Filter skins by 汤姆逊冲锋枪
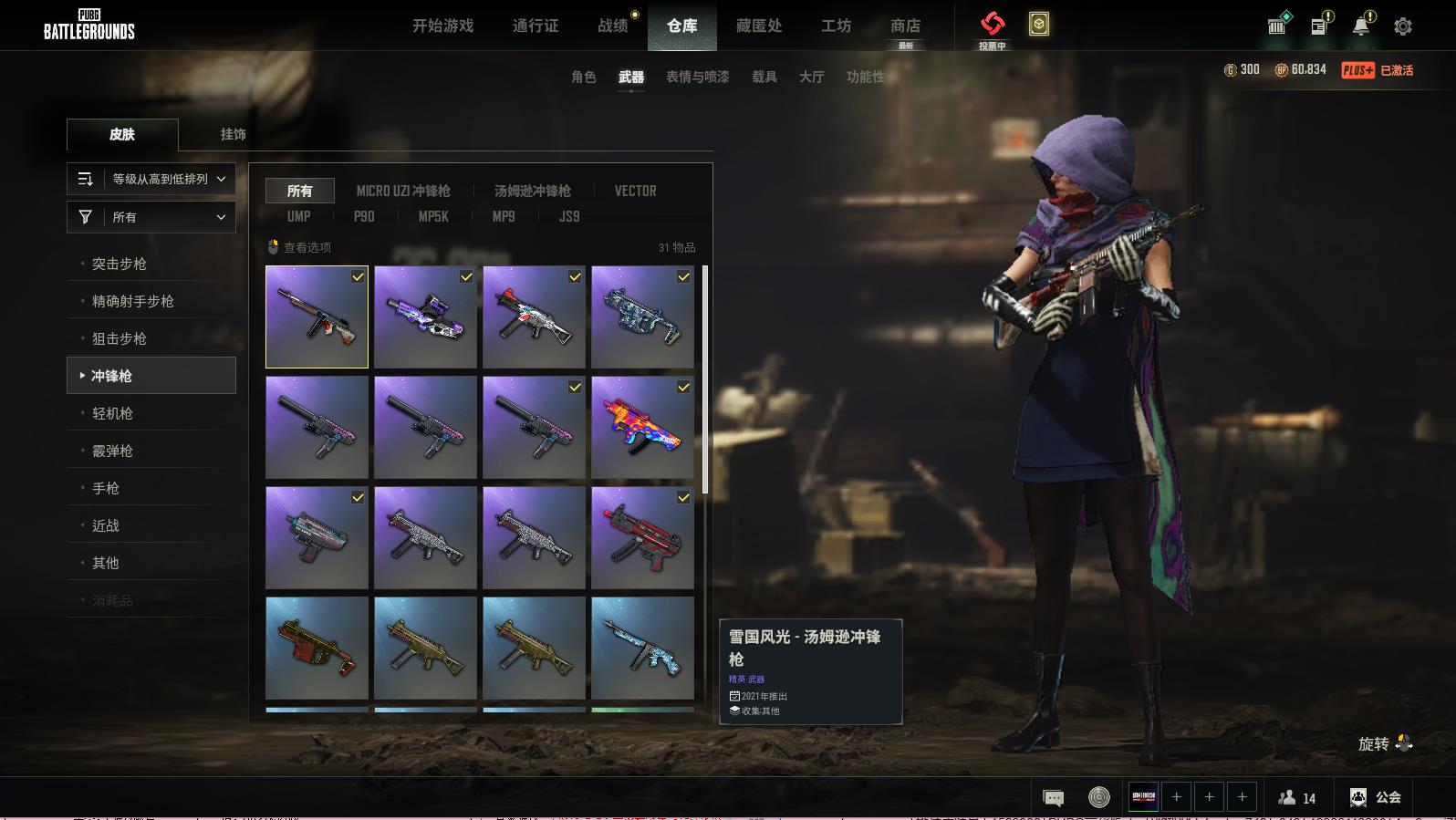Image resolution: width=1456 pixels, height=820 pixels. click(533, 191)
